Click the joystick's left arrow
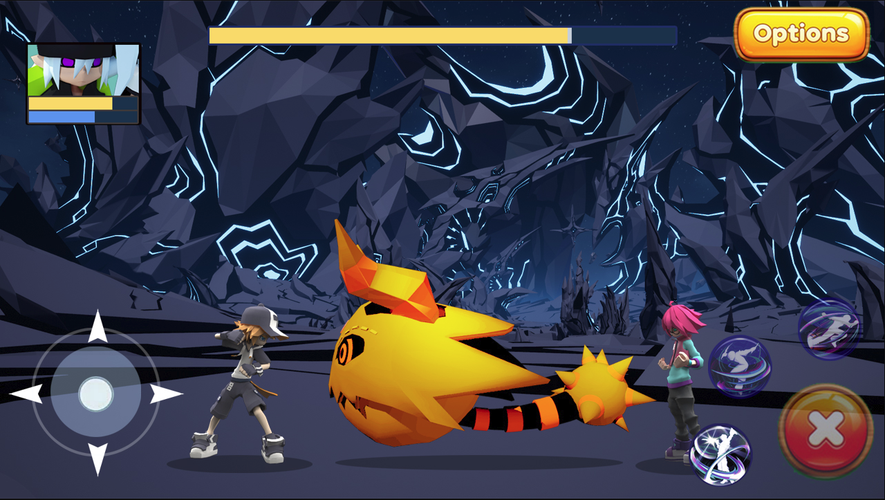 tap(26, 393)
